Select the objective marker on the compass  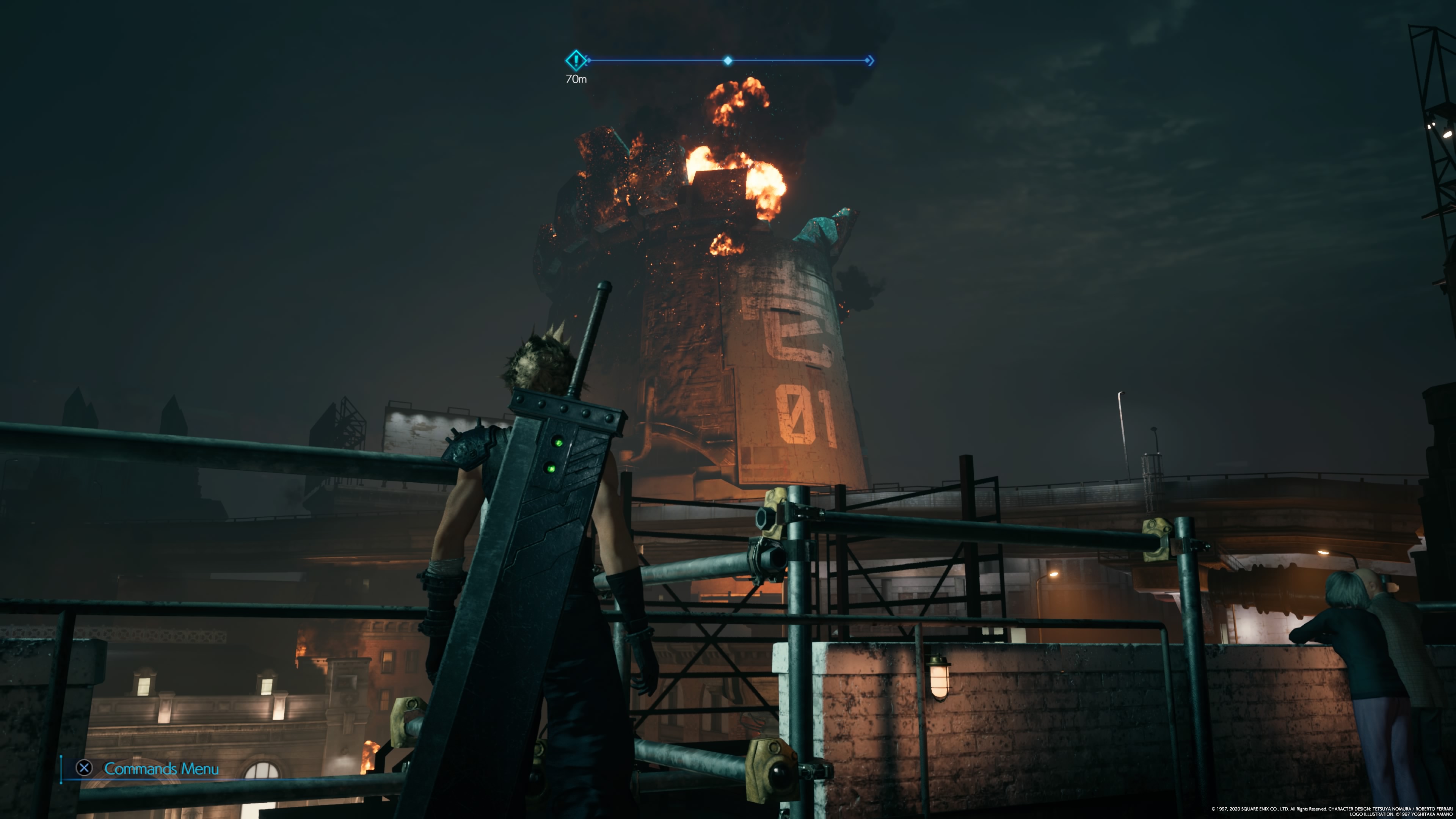[x=576, y=60]
